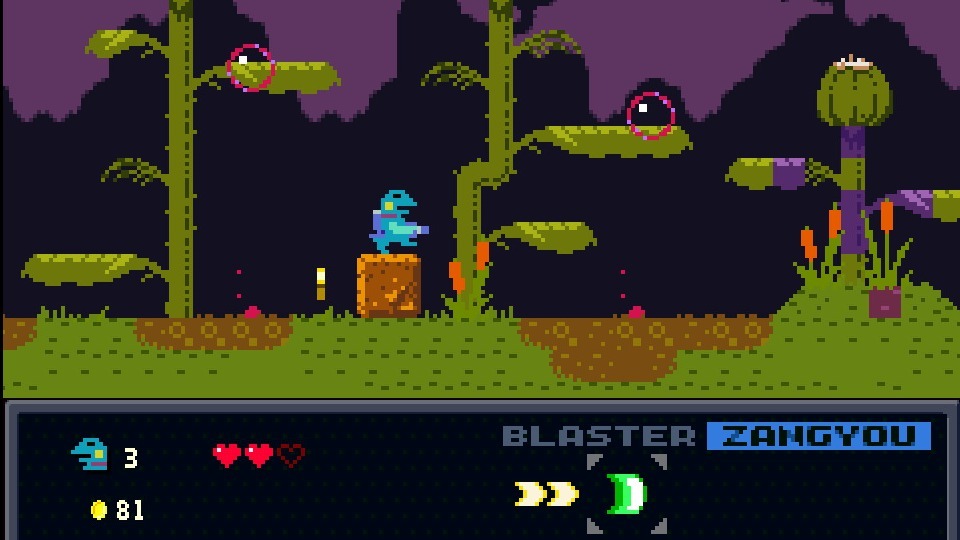
Task: Click the highlighted ZANGYOU label
Action: point(818,436)
